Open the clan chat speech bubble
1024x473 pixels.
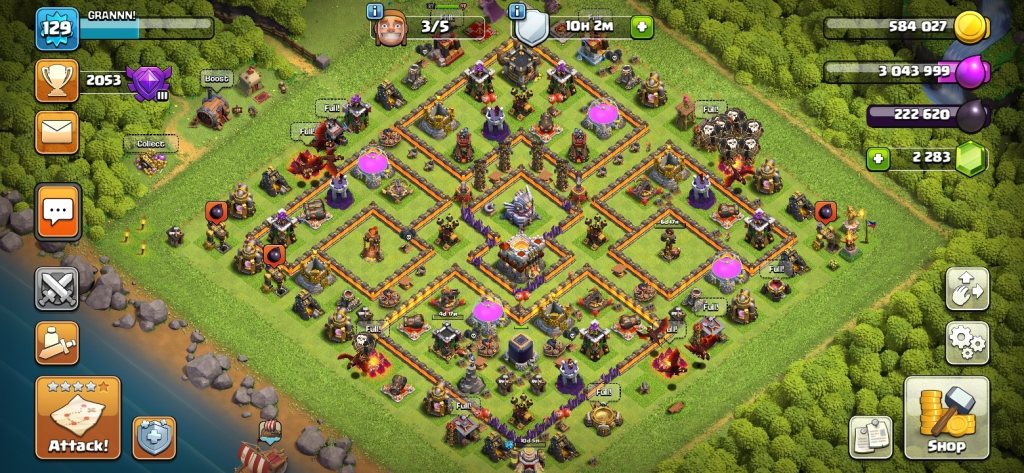(58, 212)
